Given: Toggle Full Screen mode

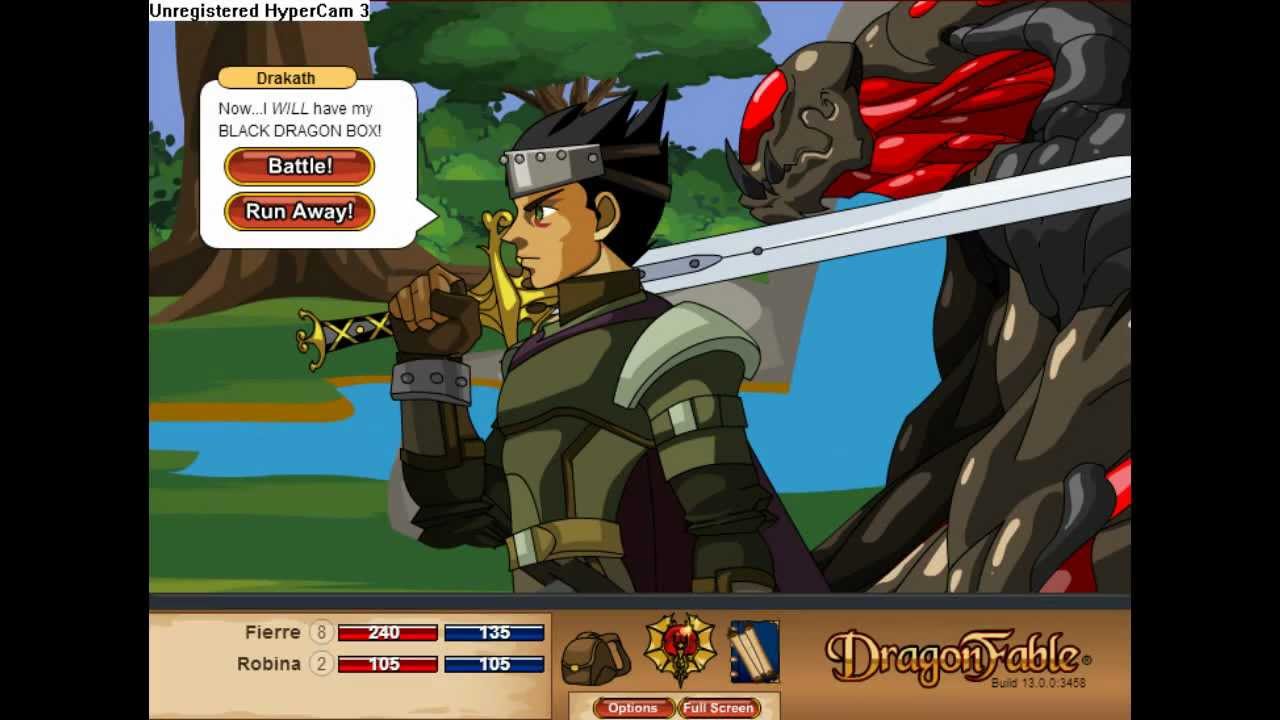Looking at the screenshot, I should point(718,708).
